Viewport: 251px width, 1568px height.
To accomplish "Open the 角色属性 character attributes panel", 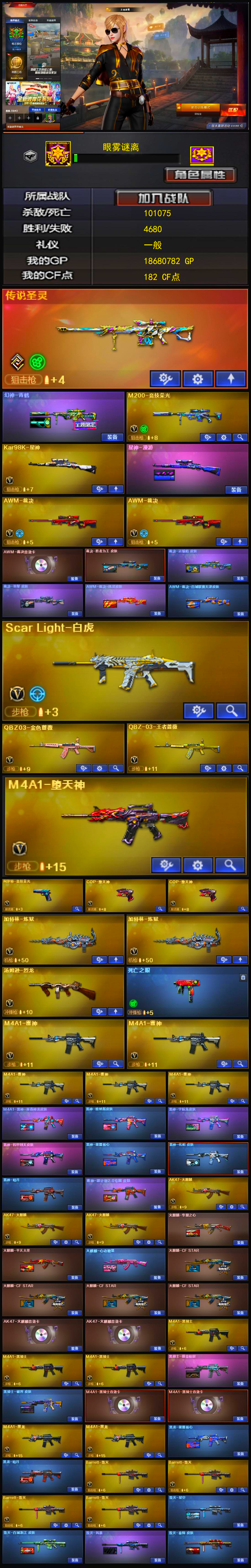I will [x=200, y=175].
